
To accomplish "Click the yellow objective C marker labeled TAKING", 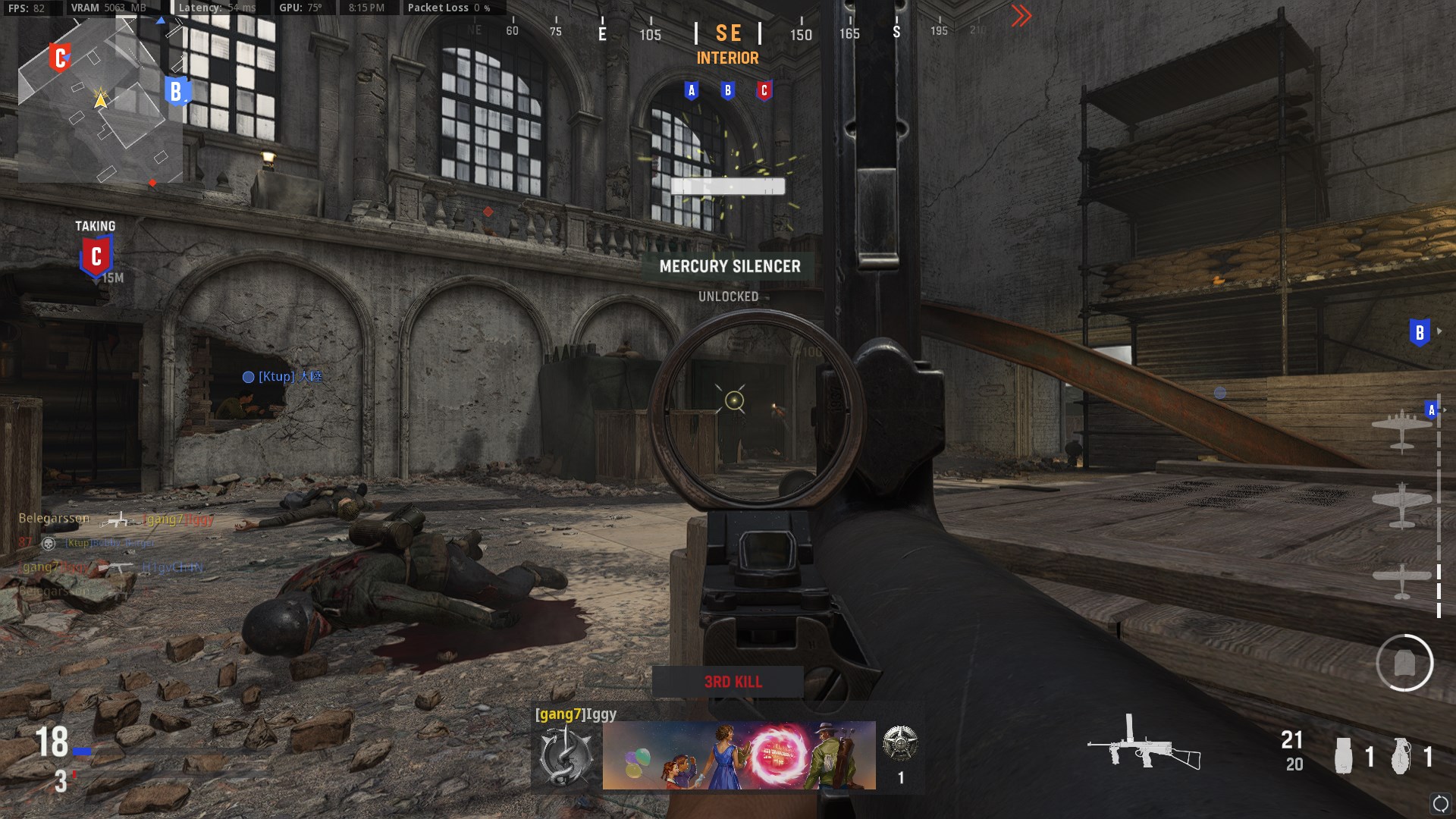I will click(95, 256).
